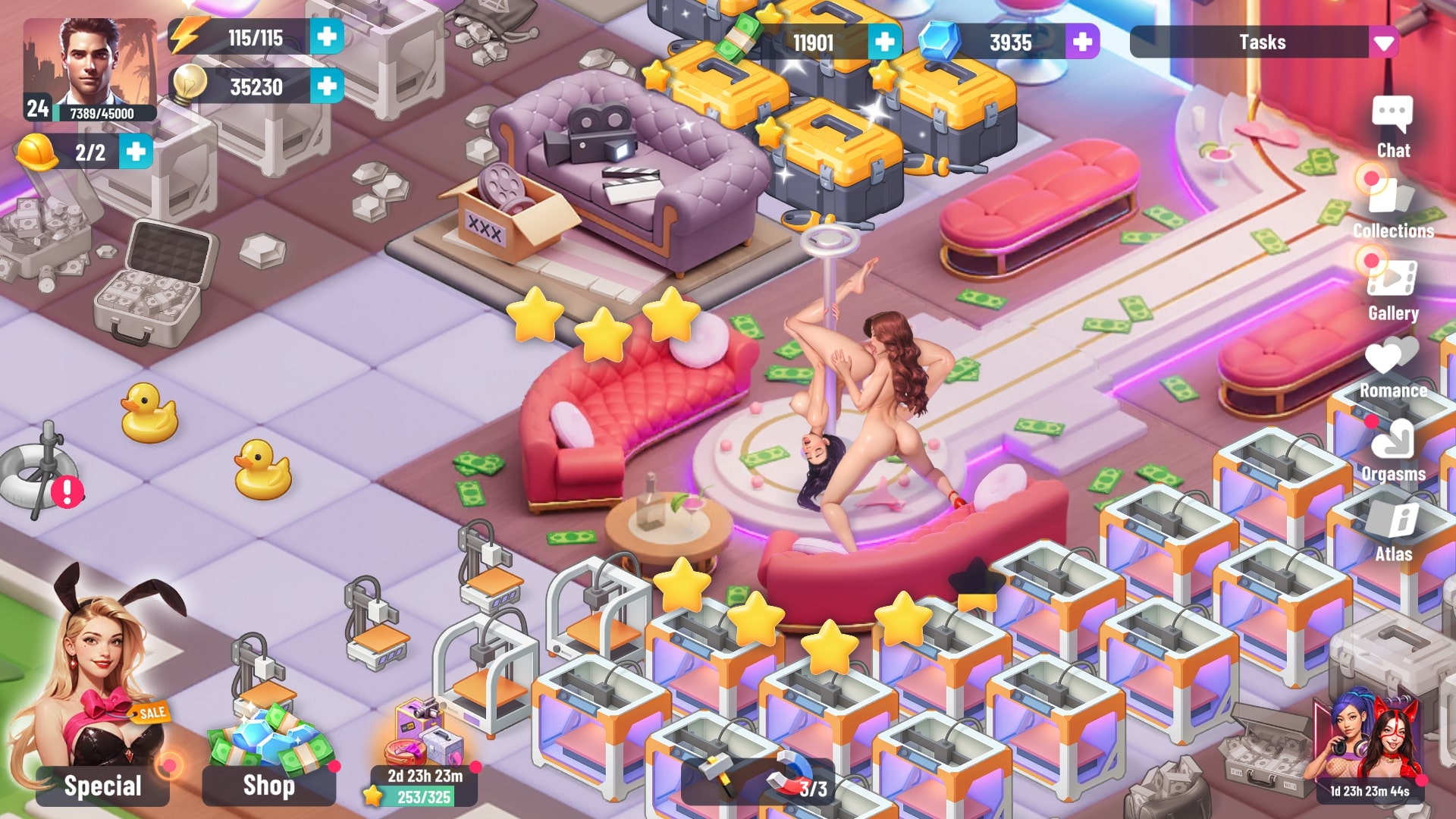1456x819 pixels.
Task: Buy blue gems with the purple plus
Action: coord(1082,42)
